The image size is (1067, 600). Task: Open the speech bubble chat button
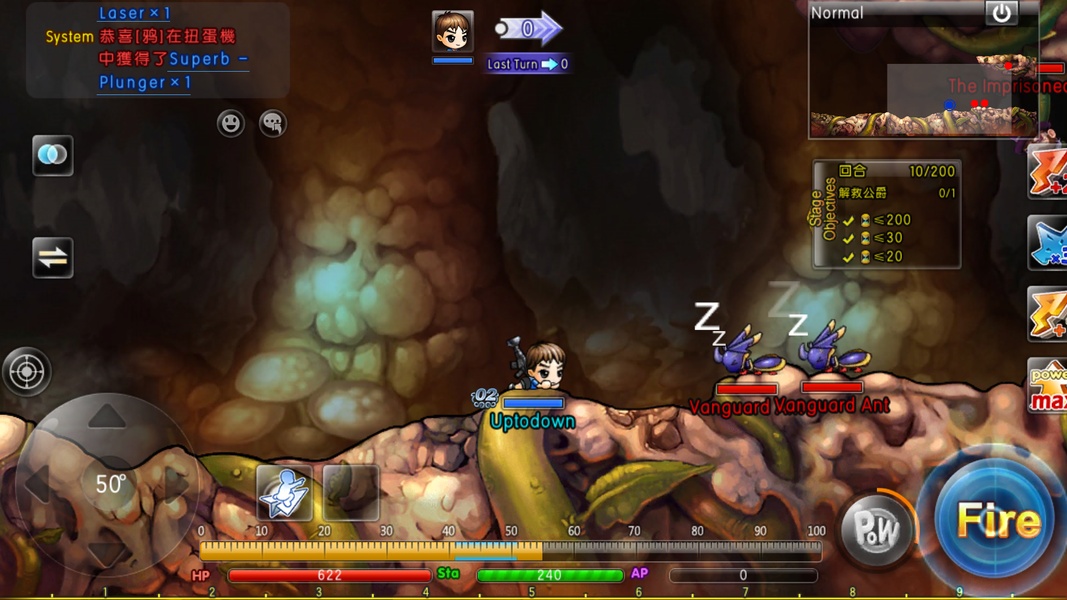pos(272,123)
